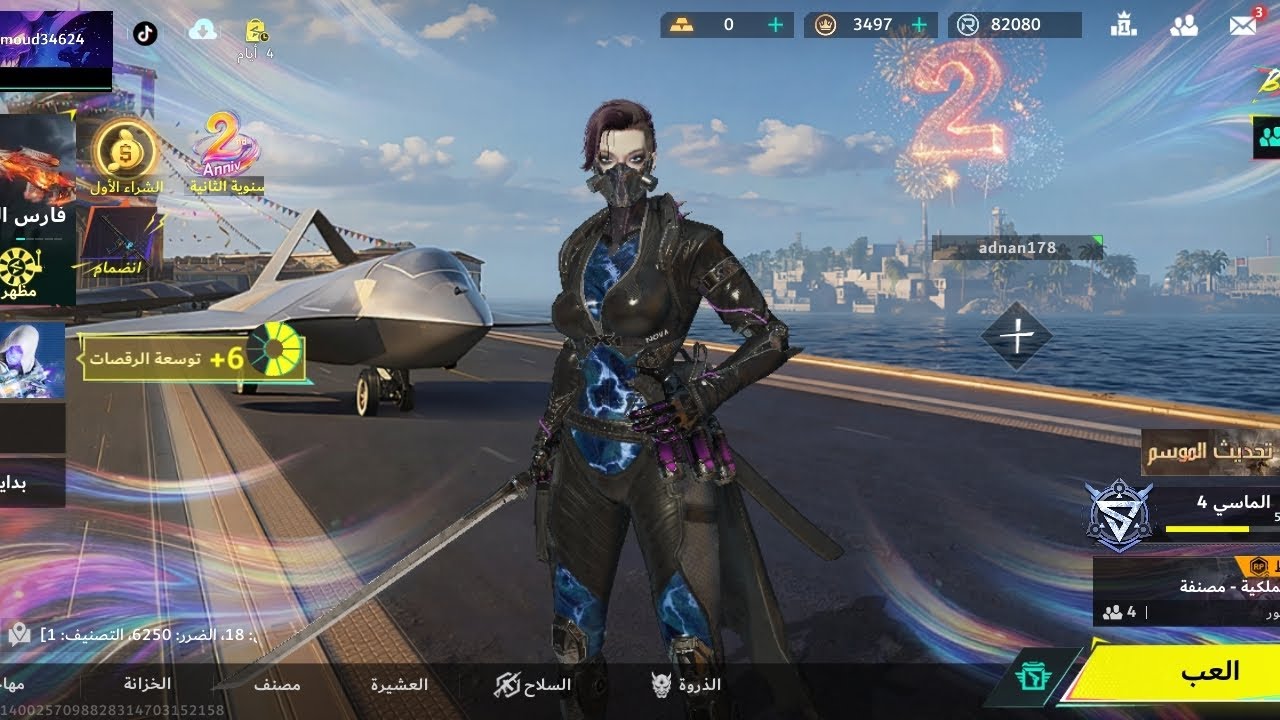Screen dimensions: 1280x720
Task: Add gold bars with the plus button
Action: [776, 25]
